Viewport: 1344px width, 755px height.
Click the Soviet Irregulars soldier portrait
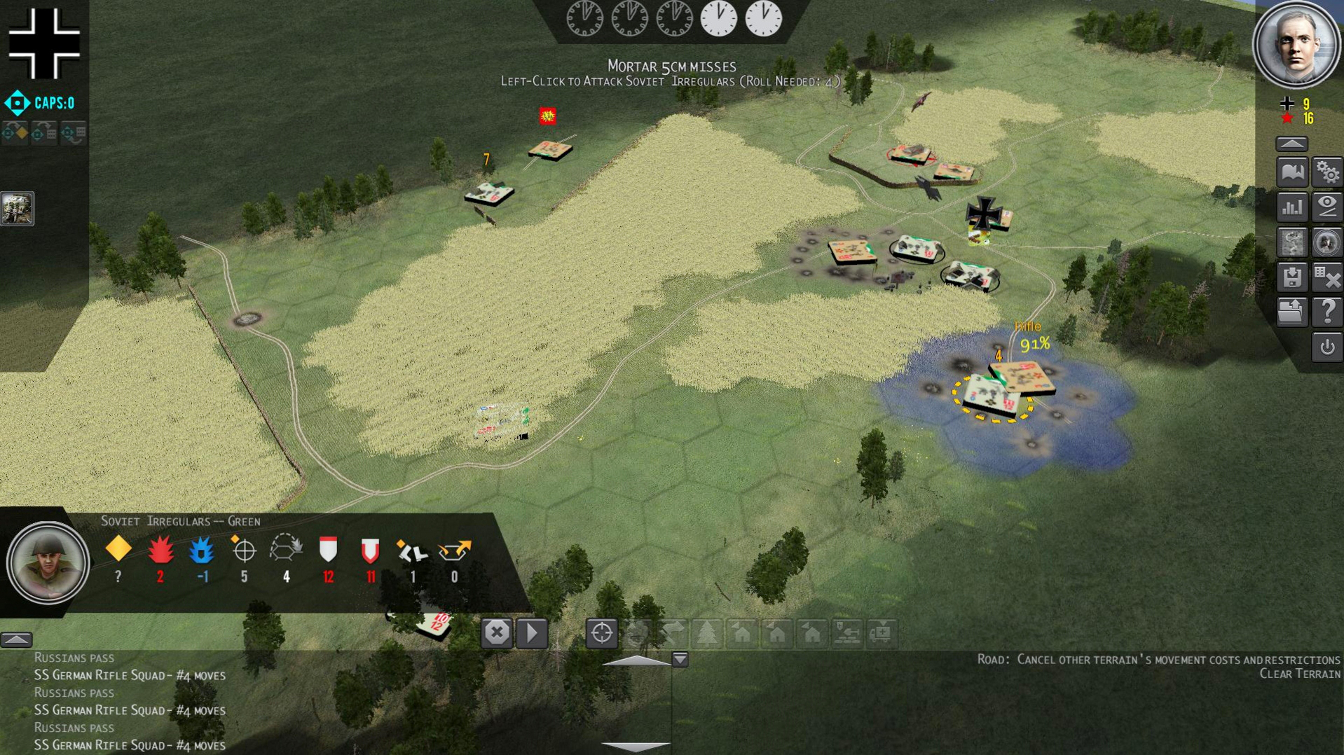point(47,563)
